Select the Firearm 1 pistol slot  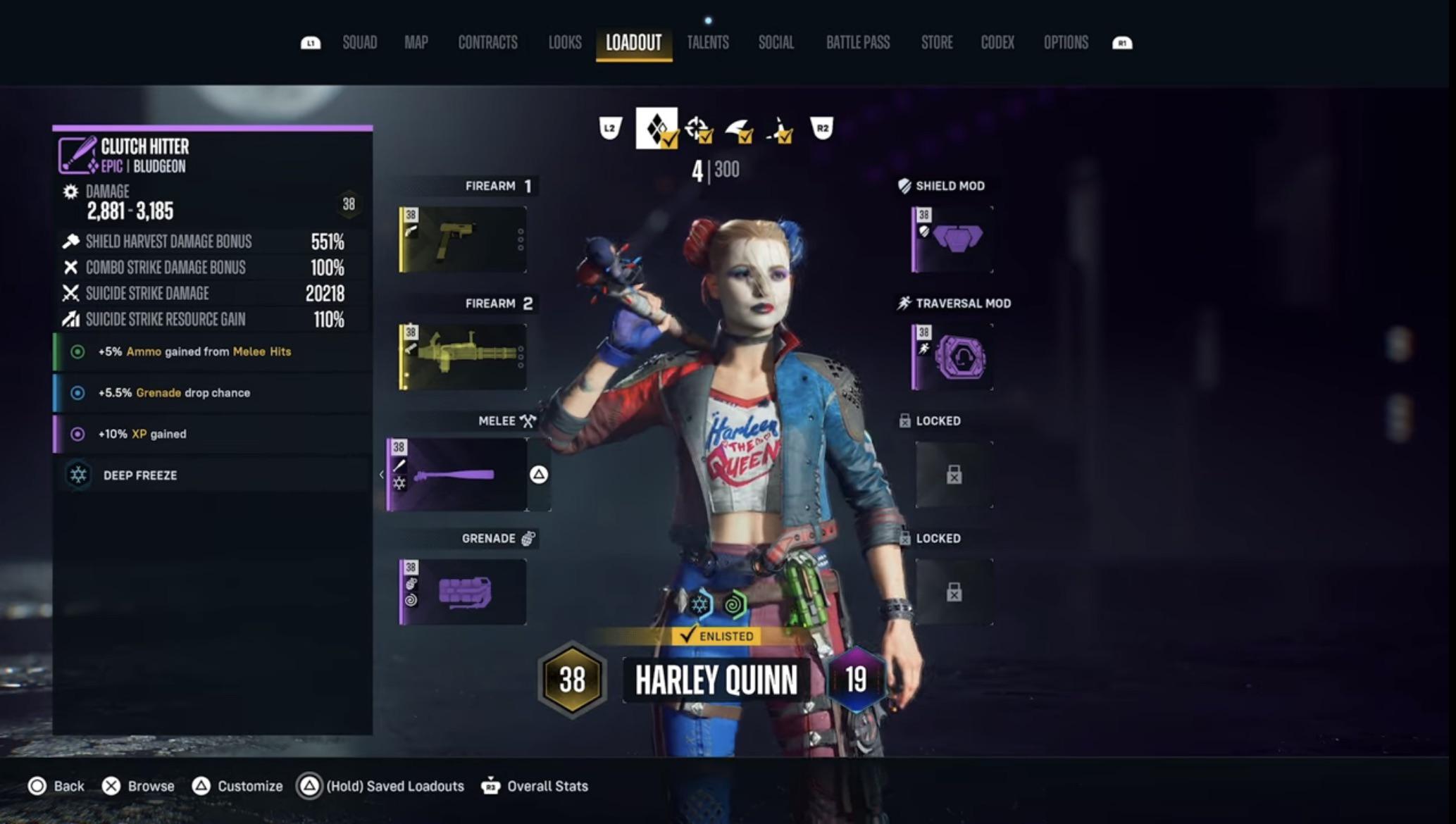[463, 239]
